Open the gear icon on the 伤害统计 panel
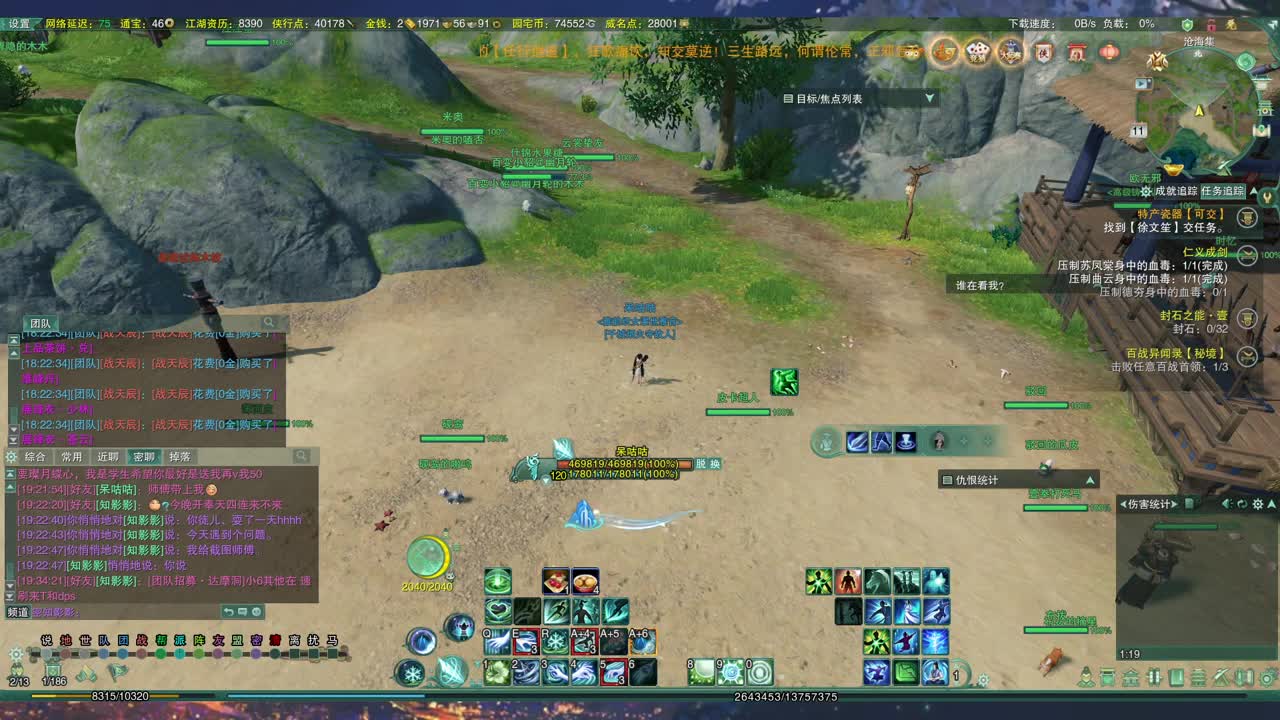 click(x=1257, y=504)
